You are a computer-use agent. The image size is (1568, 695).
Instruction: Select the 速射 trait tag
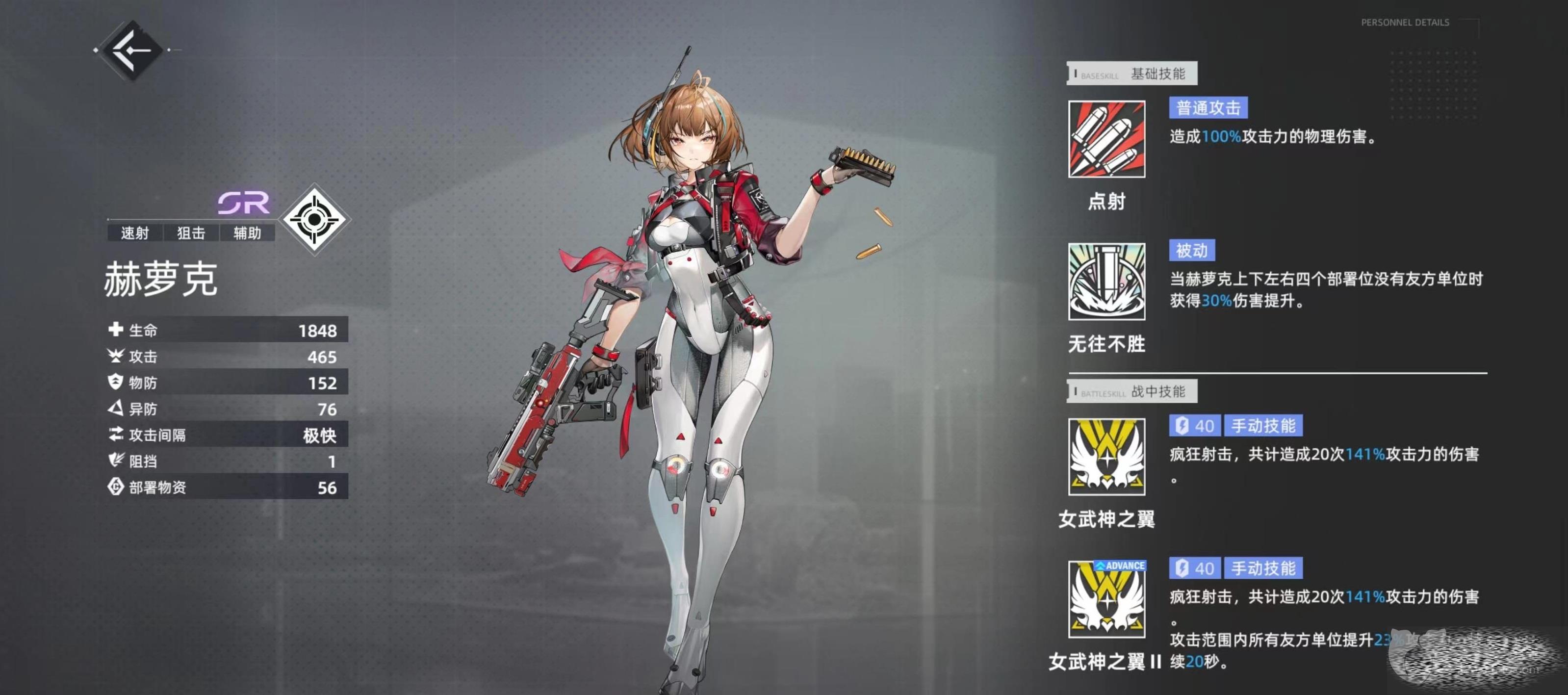tap(134, 233)
